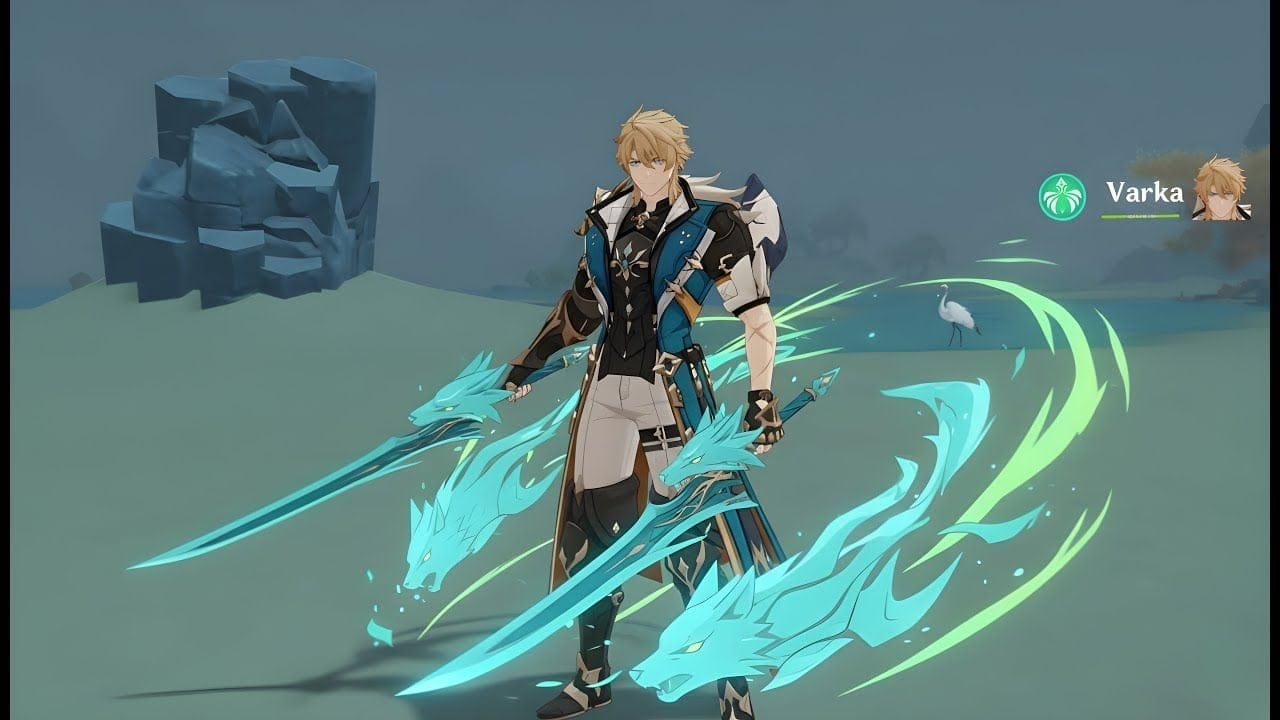The image size is (1280, 720).
Task: Choose the Varka name label
Action: tap(1144, 192)
